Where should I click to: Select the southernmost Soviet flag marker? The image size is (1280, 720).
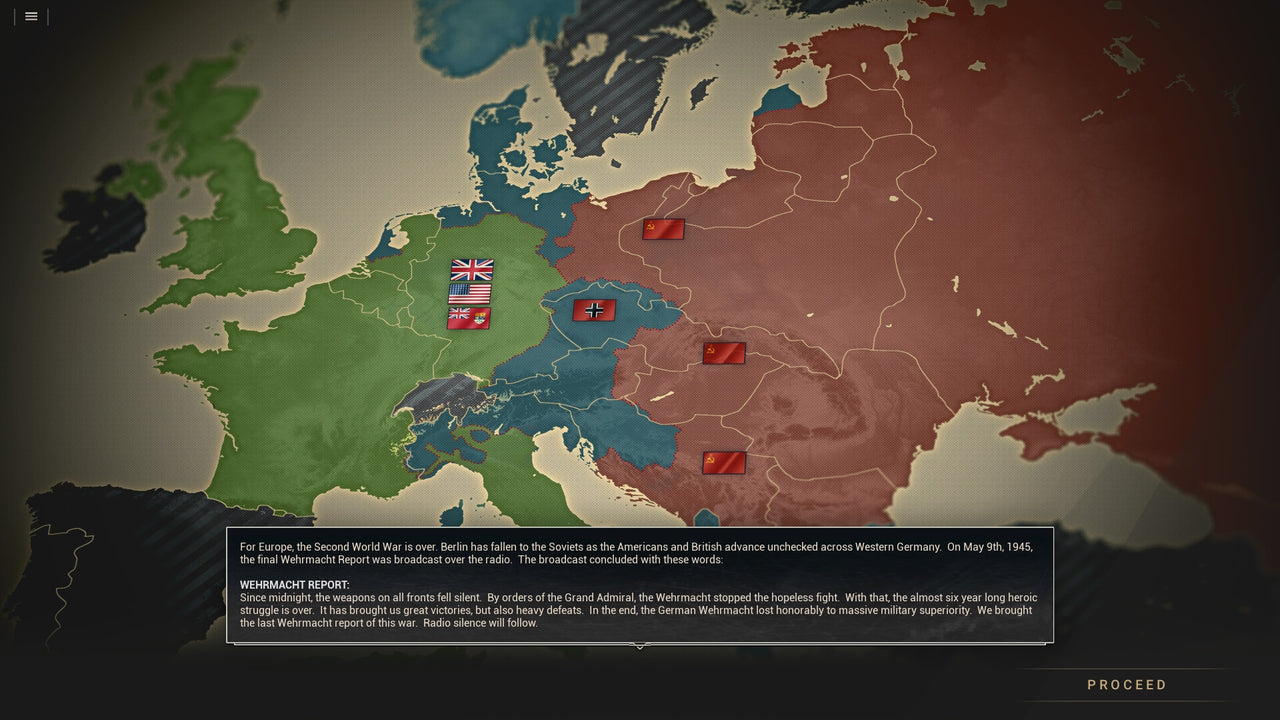[x=723, y=461]
